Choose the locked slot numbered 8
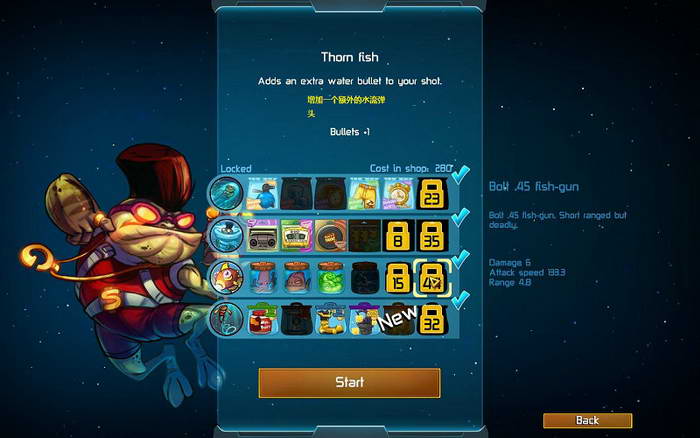This screenshot has width=700, height=438. coord(398,236)
